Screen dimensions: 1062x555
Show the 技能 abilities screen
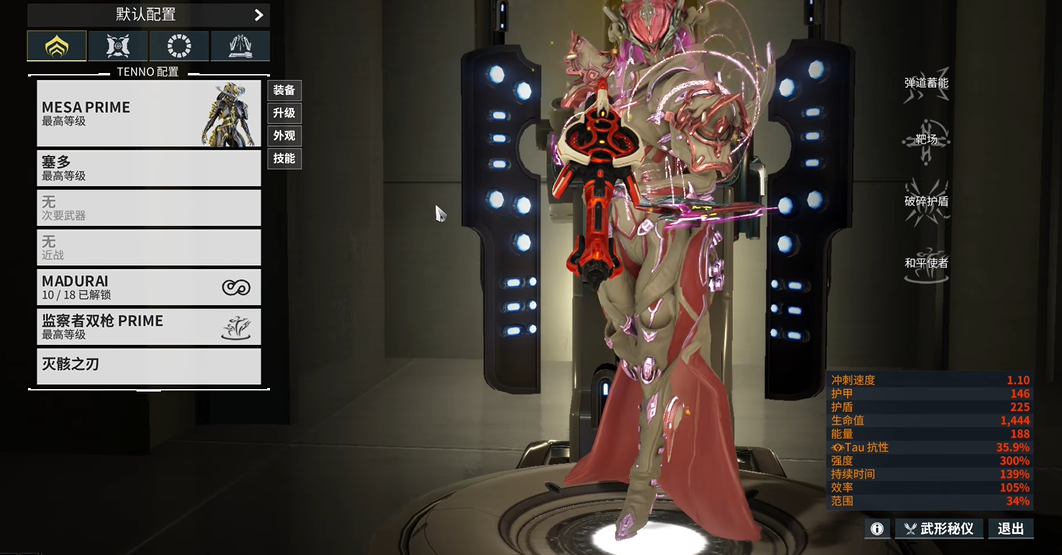click(x=284, y=159)
